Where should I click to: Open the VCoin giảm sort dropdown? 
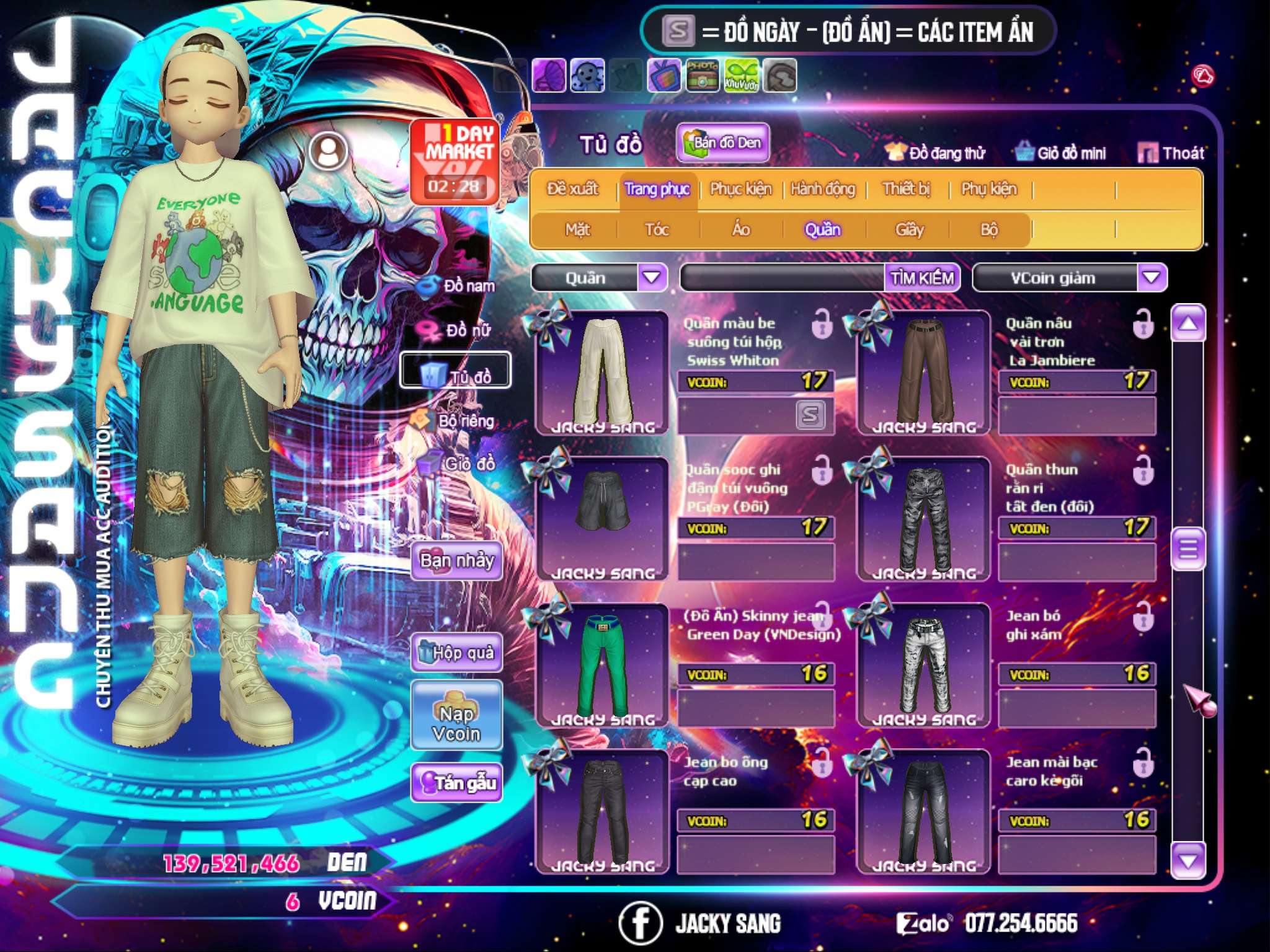pos(1152,277)
